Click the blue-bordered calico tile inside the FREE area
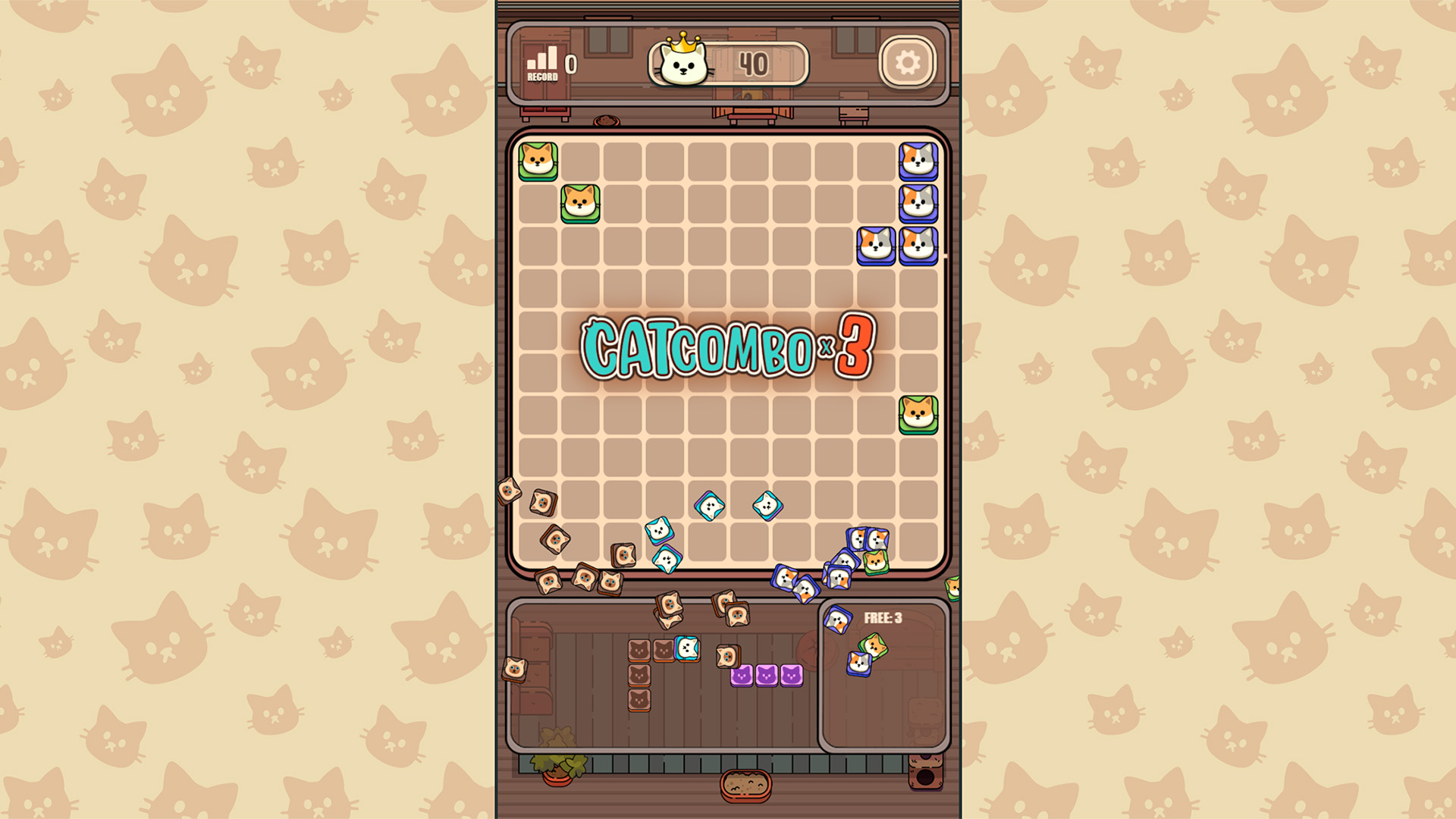 click(x=858, y=664)
